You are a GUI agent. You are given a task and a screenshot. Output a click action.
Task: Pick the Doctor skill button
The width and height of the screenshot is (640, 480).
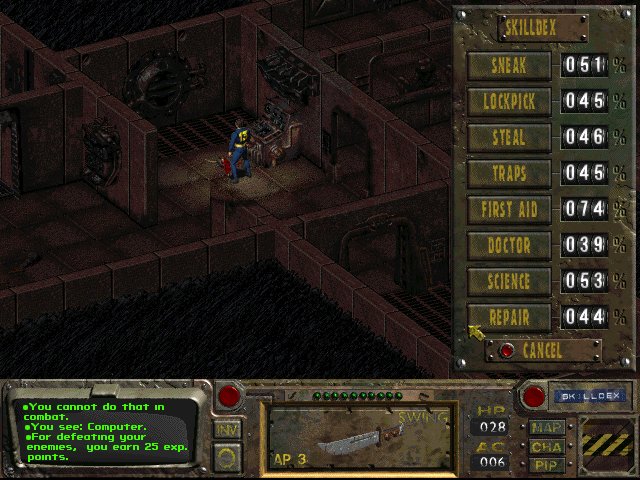point(510,246)
